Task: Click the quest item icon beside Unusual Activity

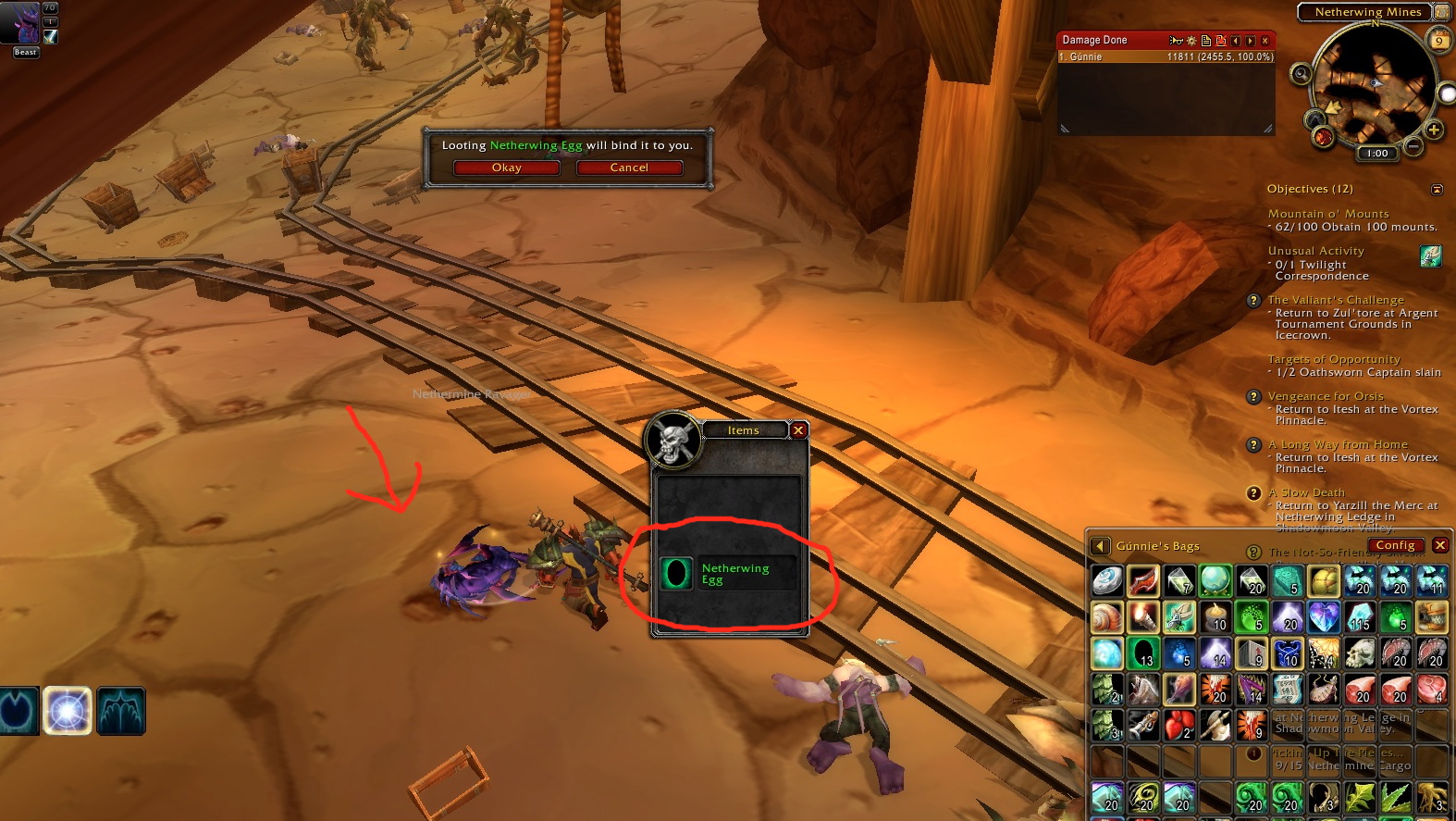Action: pos(1430,256)
